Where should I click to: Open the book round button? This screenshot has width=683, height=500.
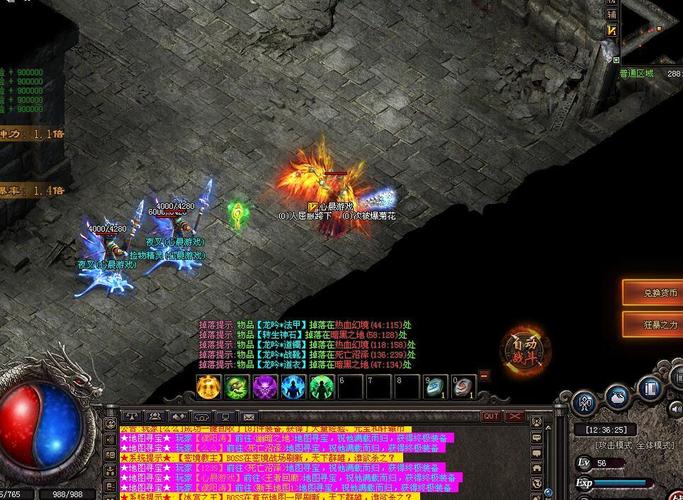[x=651, y=388]
